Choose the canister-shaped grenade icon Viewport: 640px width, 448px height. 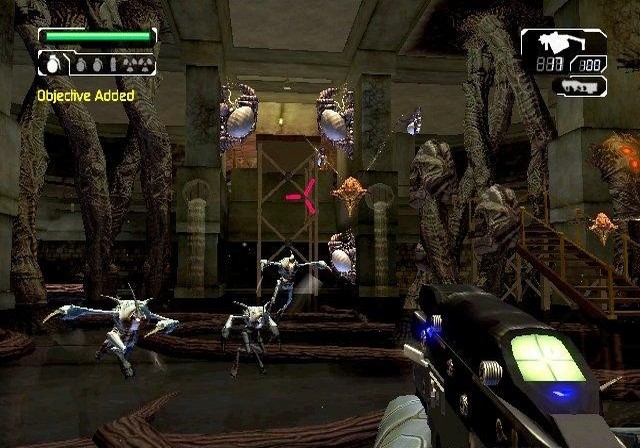(x=112, y=64)
